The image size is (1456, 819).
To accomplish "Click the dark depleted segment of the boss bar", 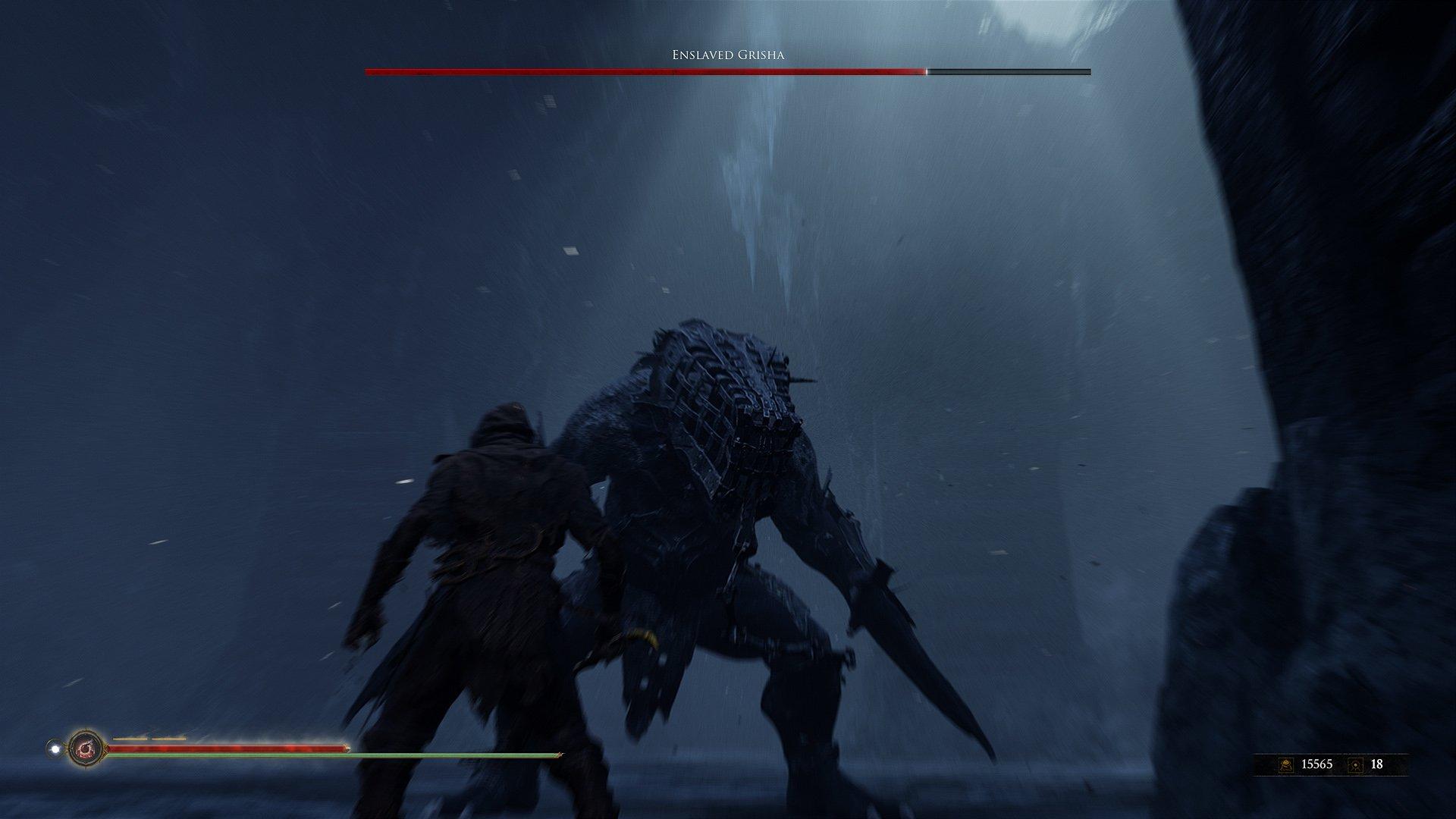I will [x=1009, y=71].
